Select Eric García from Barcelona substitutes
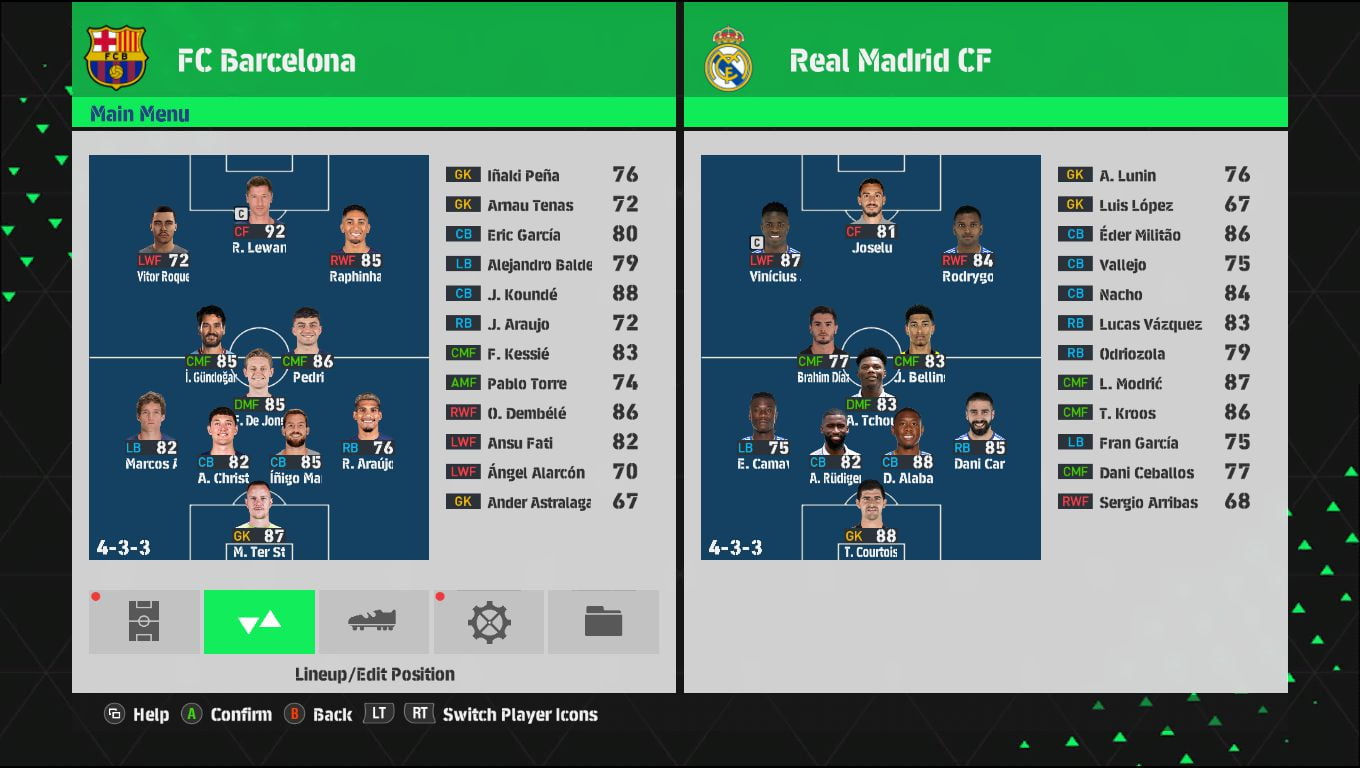 (541, 235)
